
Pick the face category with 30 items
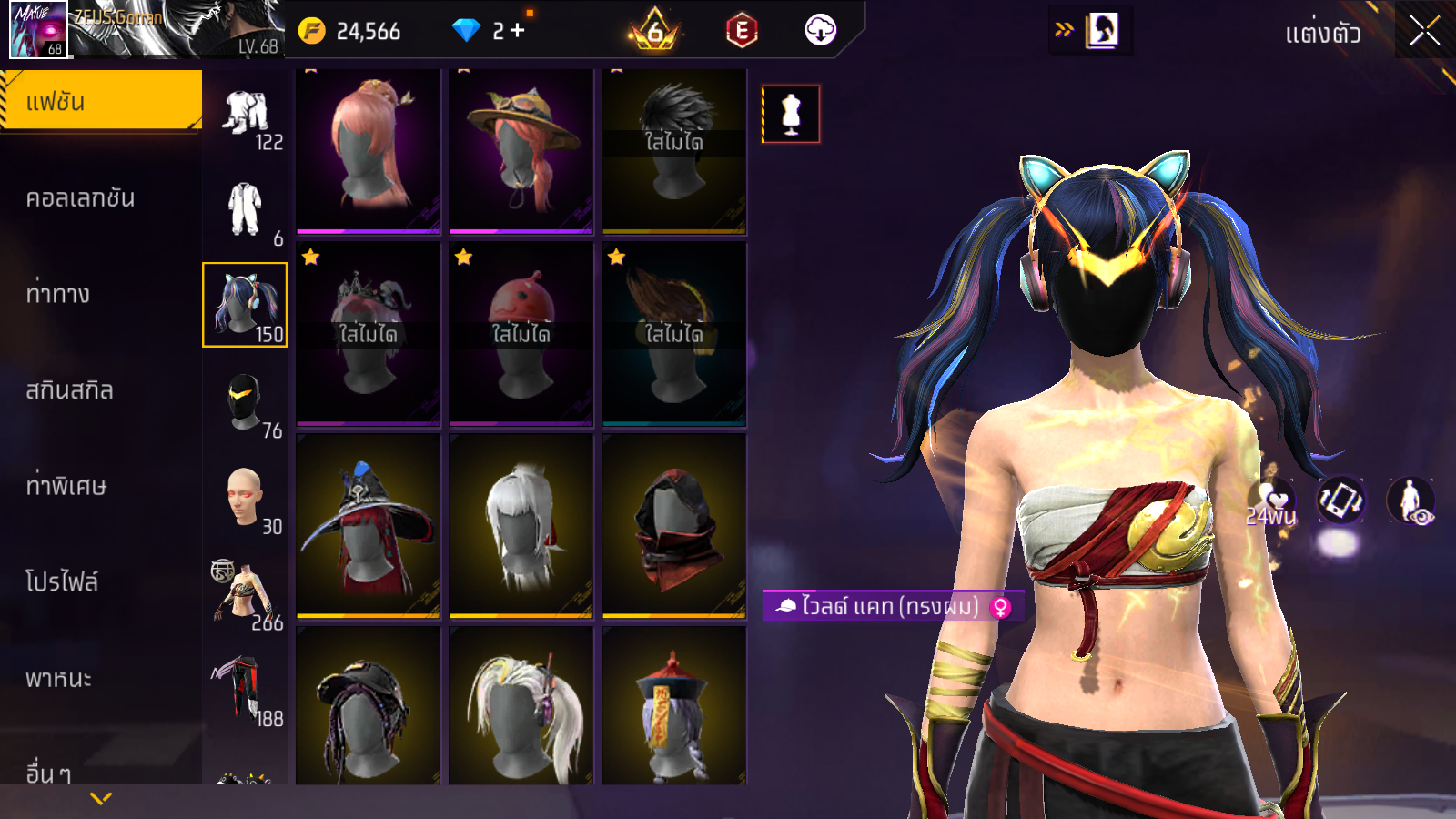click(245, 498)
